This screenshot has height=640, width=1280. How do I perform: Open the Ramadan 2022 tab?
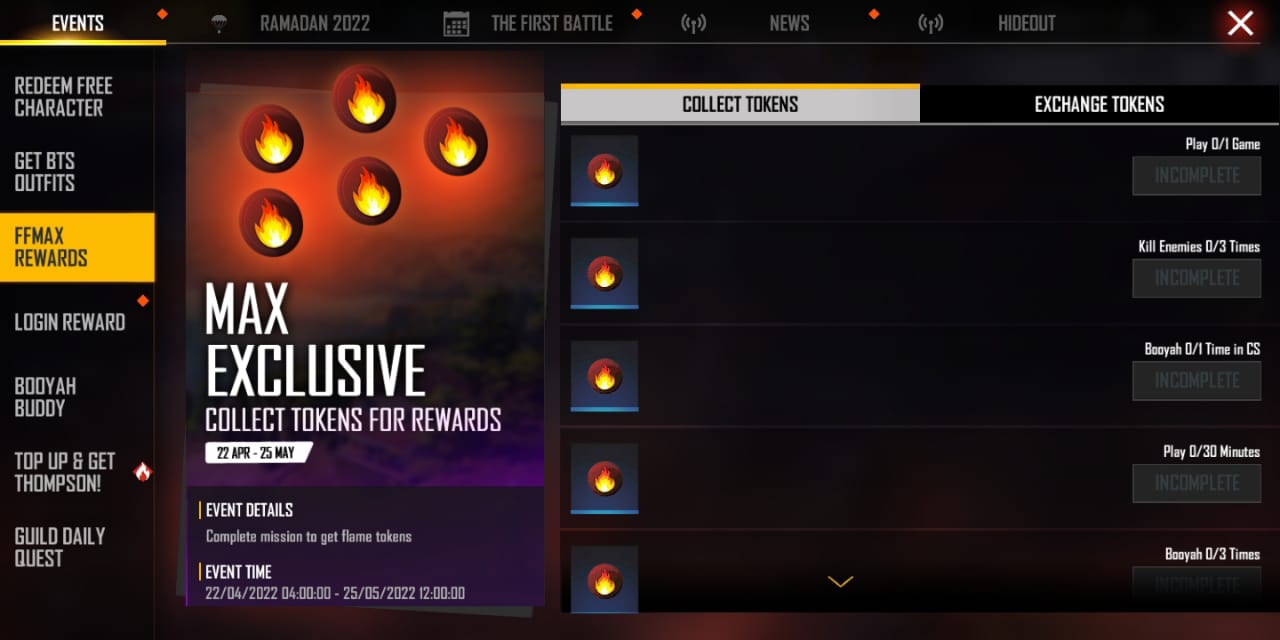[x=314, y=23]
